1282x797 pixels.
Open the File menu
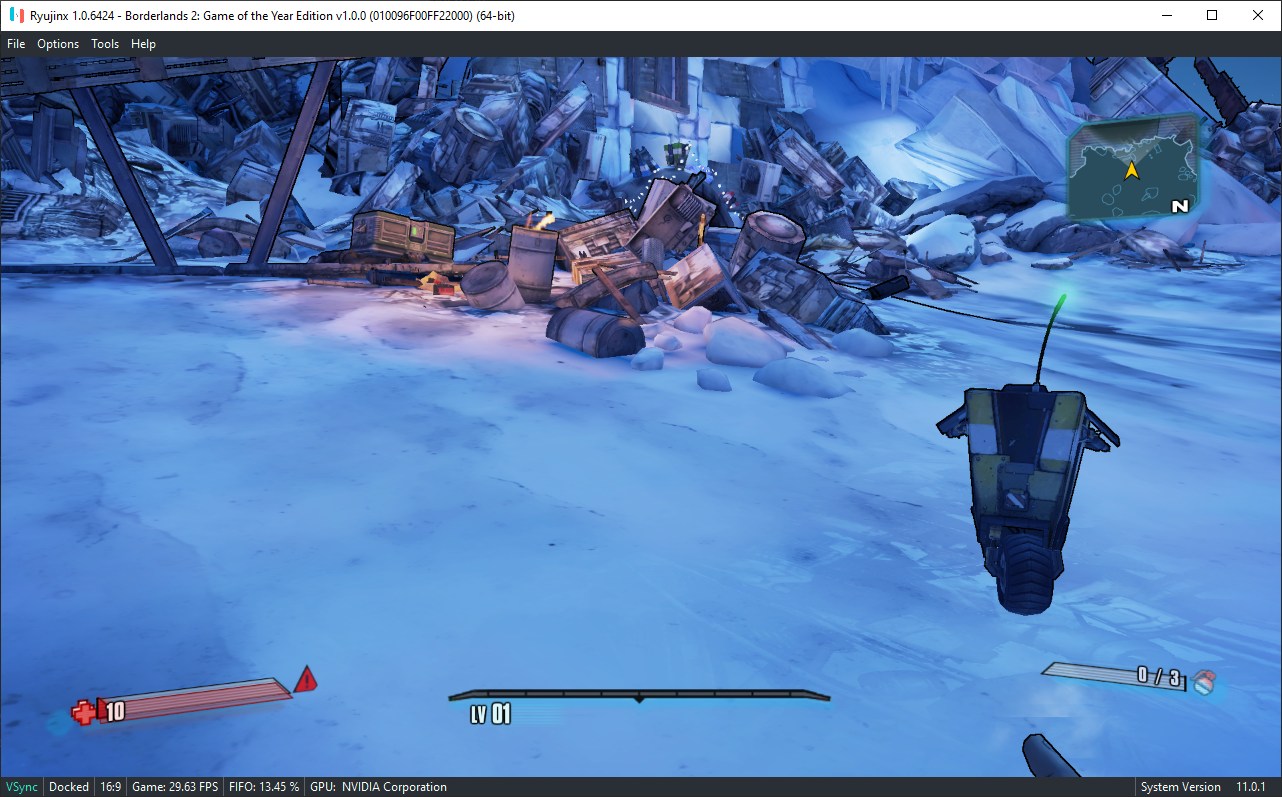click(16, 43)
